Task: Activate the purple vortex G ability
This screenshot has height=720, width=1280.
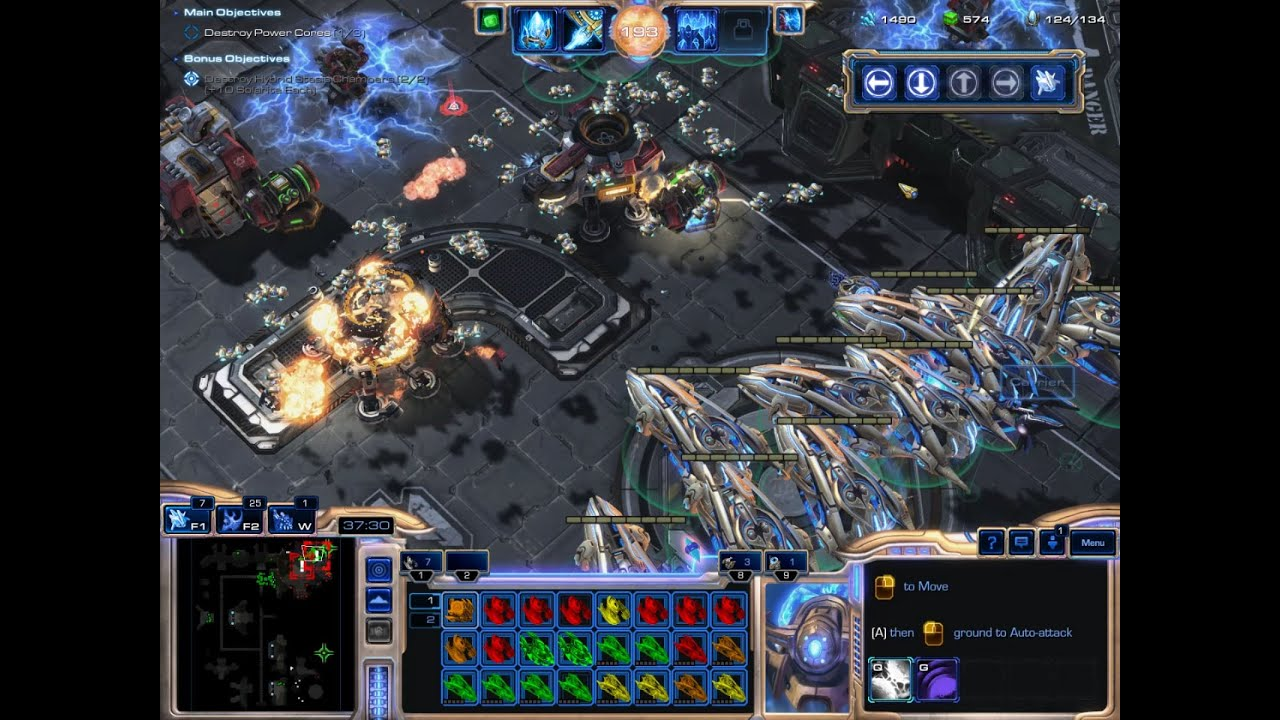Action: click(937, 679)
